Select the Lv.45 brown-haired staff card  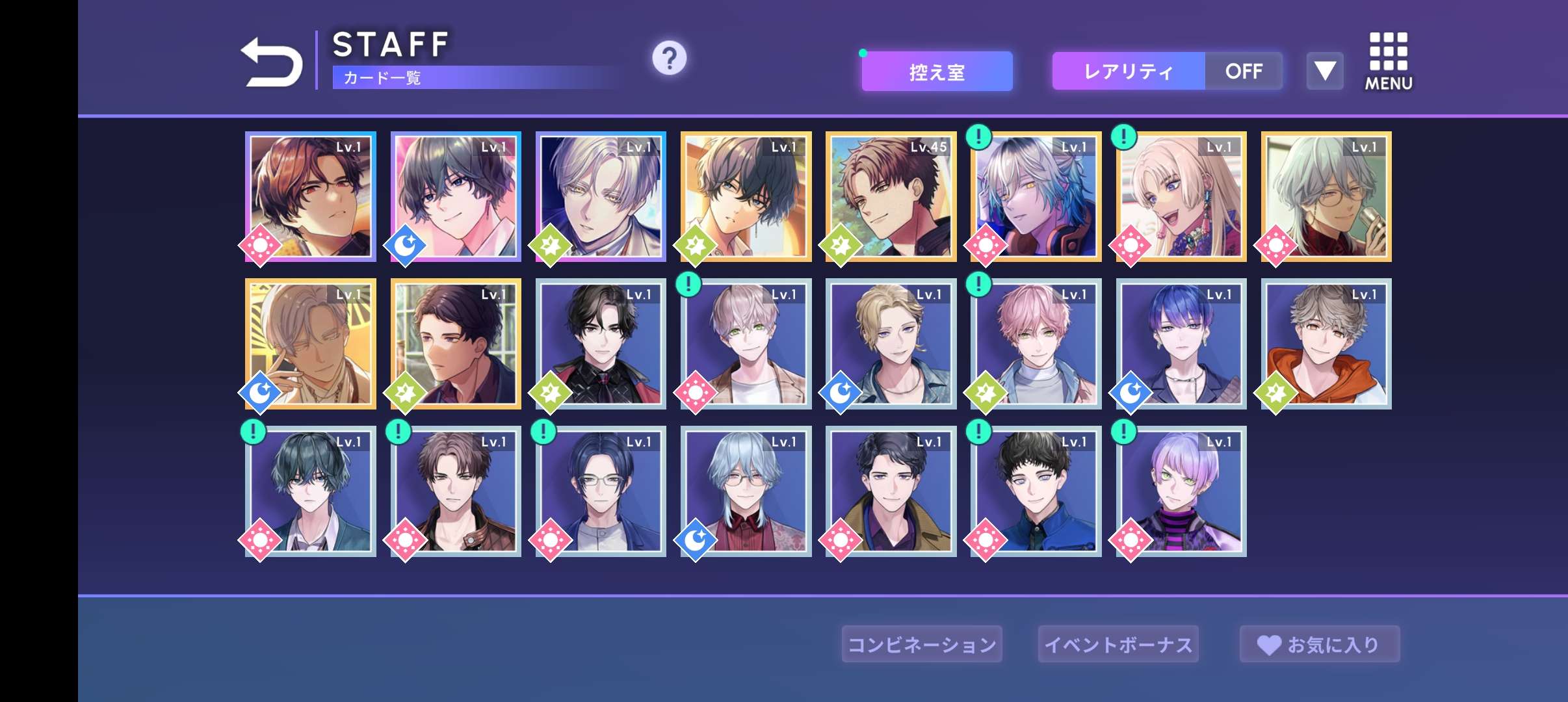[x=891, y=197]
